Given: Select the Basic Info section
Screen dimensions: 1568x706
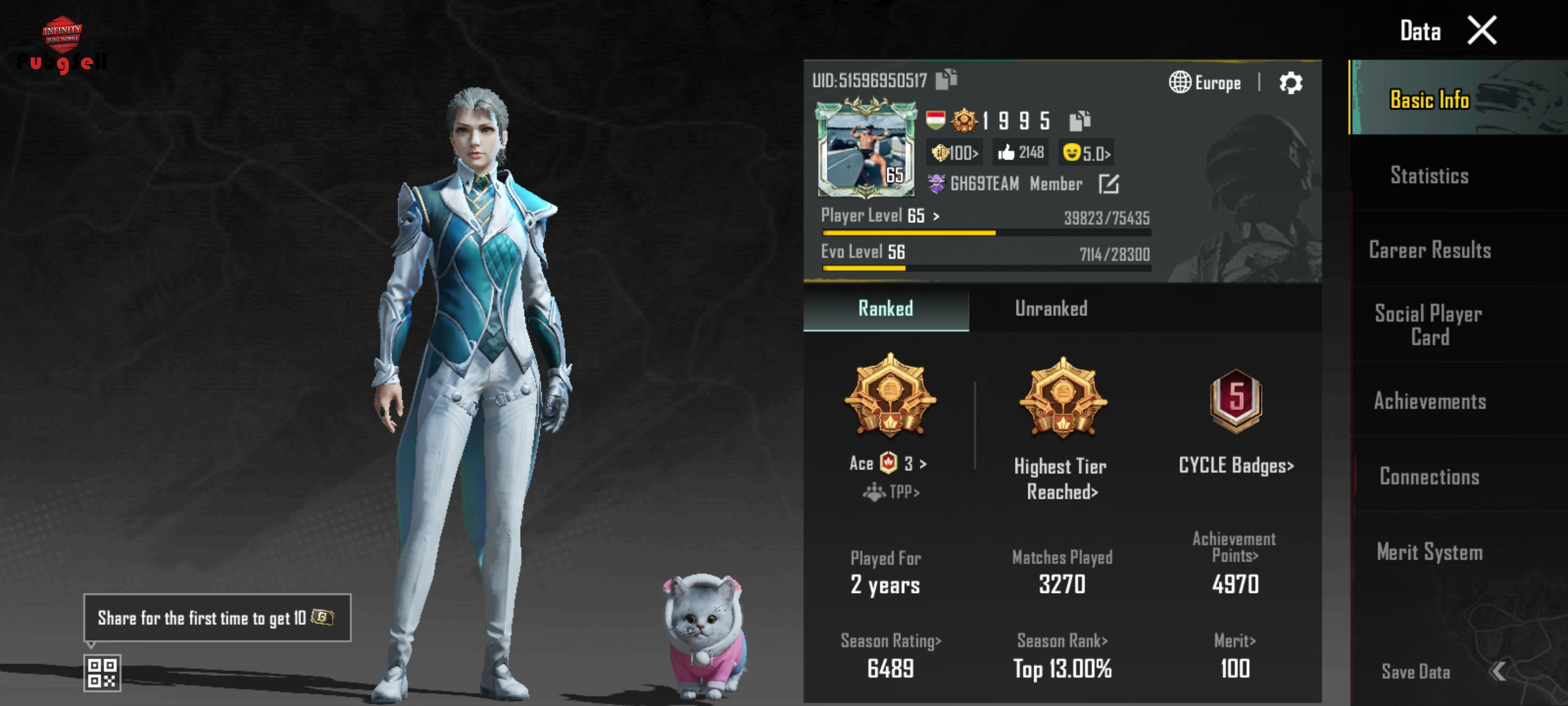Looking at the screenshot, I should click(1429, 99).
